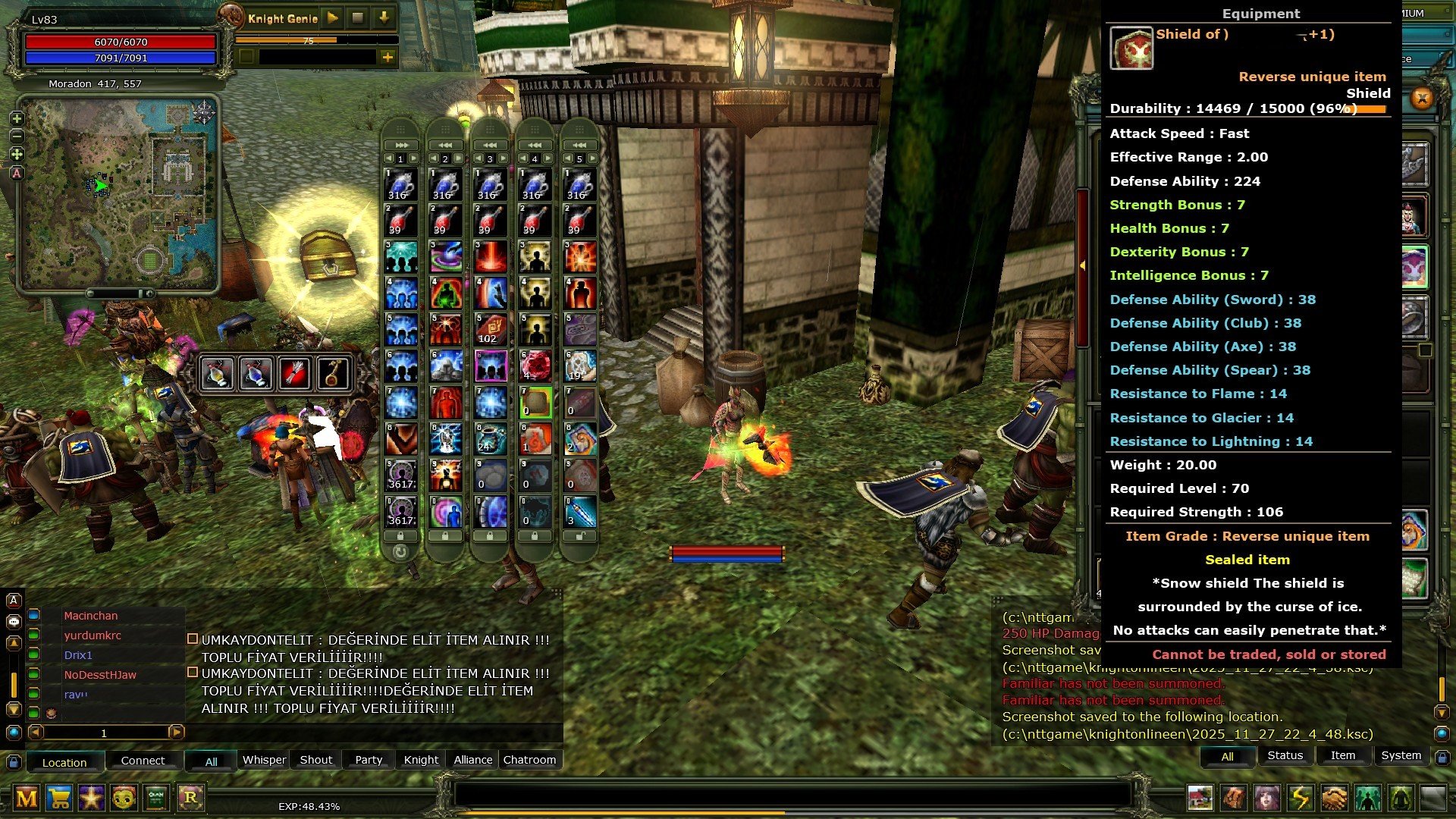The width and height of the screenshot is (1456, 819).
Task: Click the chat message input box
Action: pyautogui.click(x=789, y=794)
